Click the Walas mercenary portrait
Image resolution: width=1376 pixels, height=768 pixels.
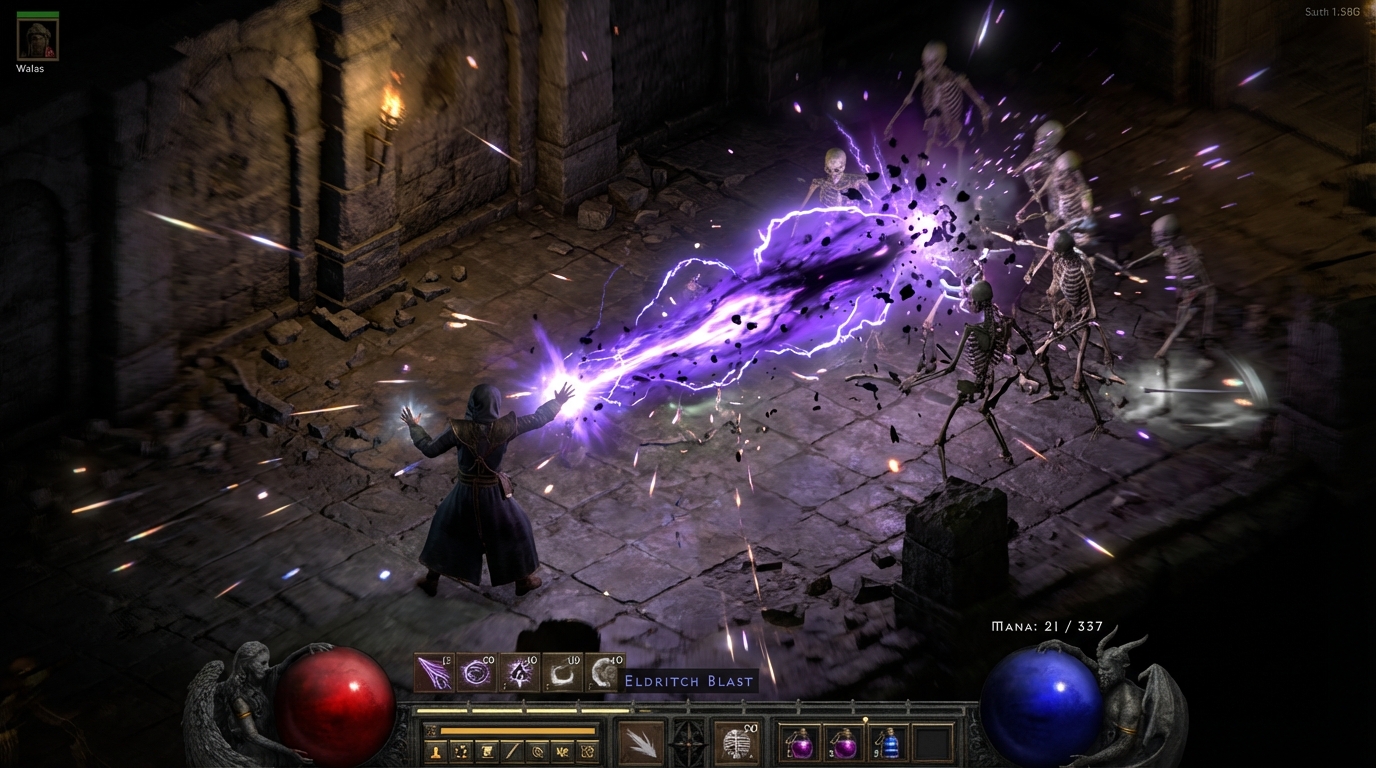pos(38,39)
